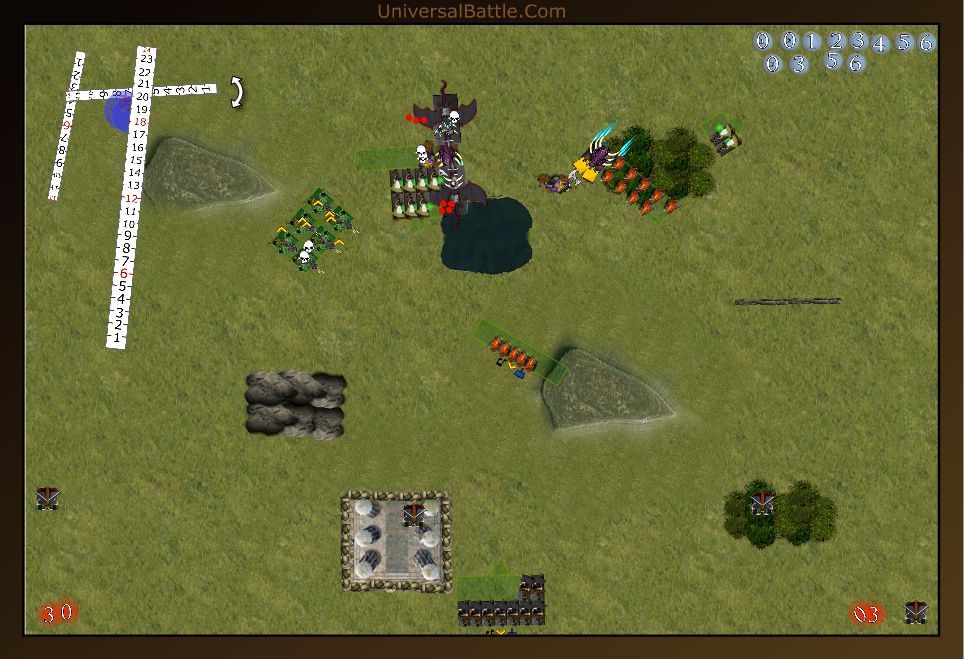Image resolution: width=964 pixels, height=659 pixels.
Task: Choose the number 1 dice token
Action: 812,41
